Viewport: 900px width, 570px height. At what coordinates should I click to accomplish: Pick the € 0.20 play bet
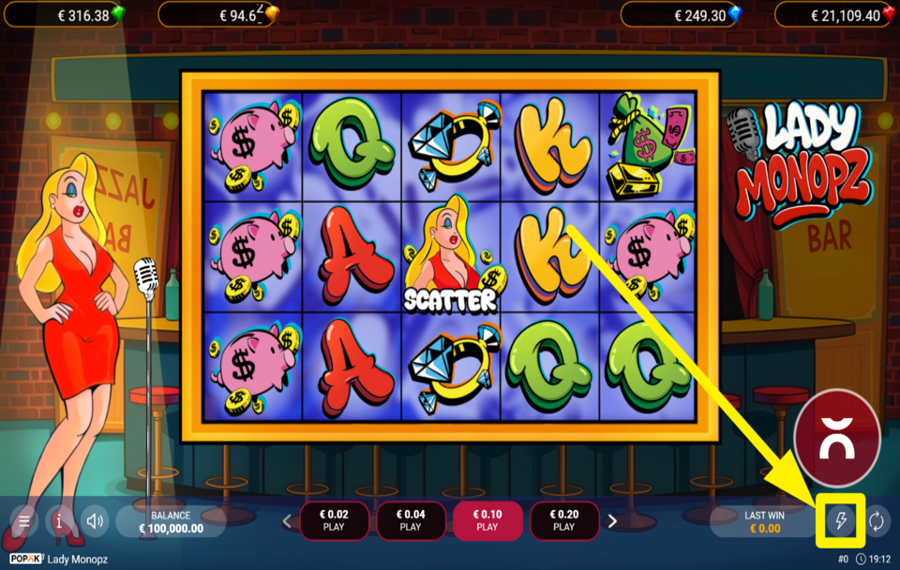click(x=564, y=521)
